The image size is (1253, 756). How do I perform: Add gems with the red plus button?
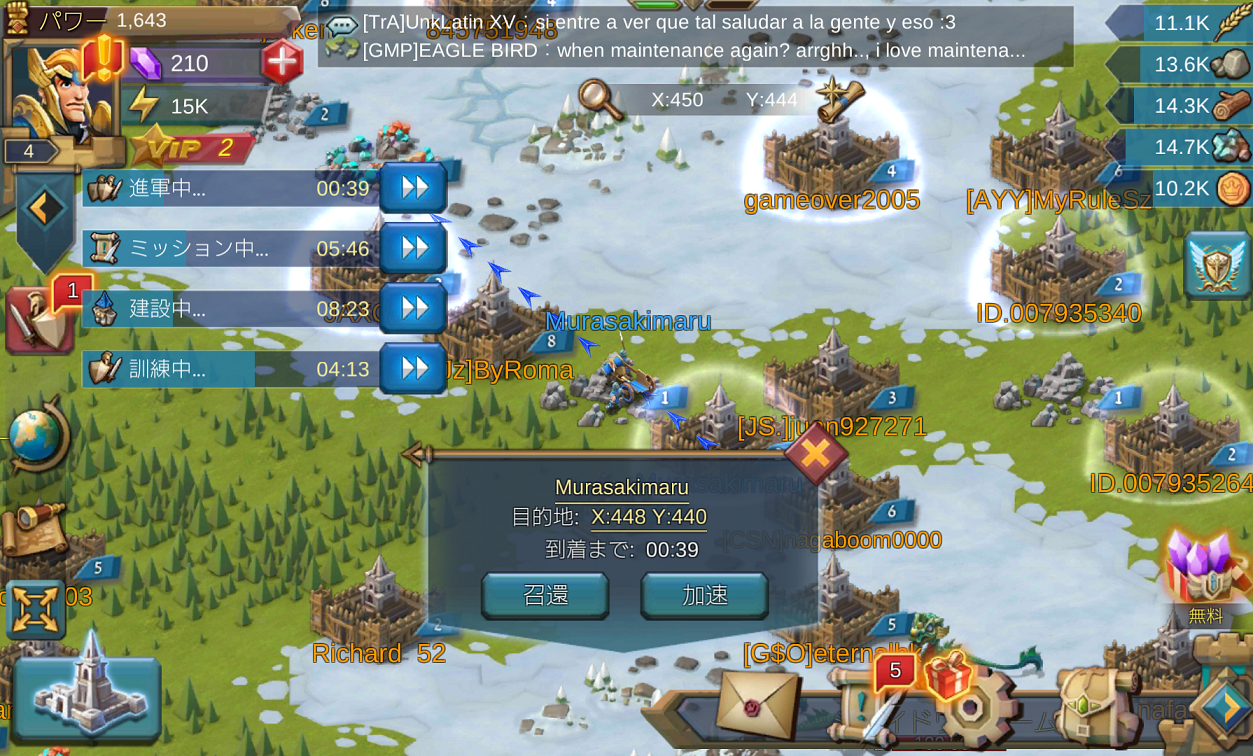point(282,63)
